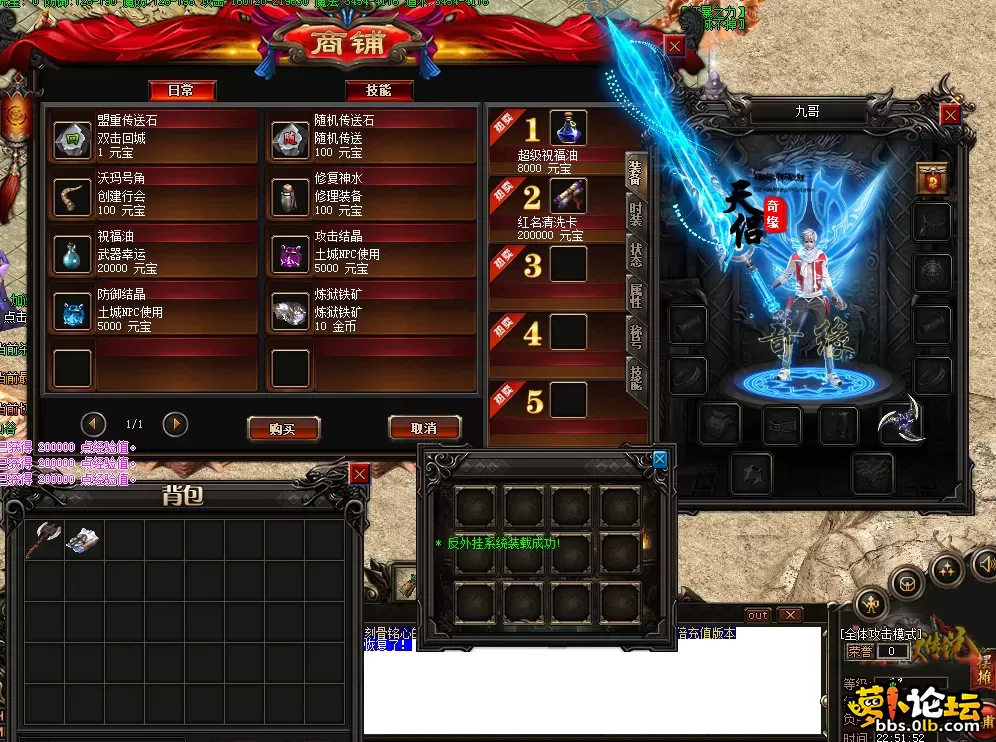The image size is (996, 742).
Task: Select the axe in the bag
Action: [x=46, y=537]
